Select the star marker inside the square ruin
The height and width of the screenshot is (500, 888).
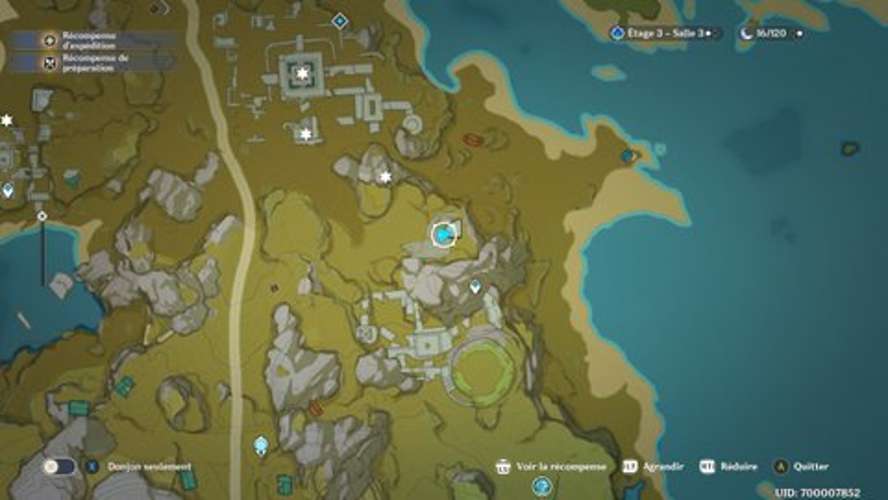[302, 73]
